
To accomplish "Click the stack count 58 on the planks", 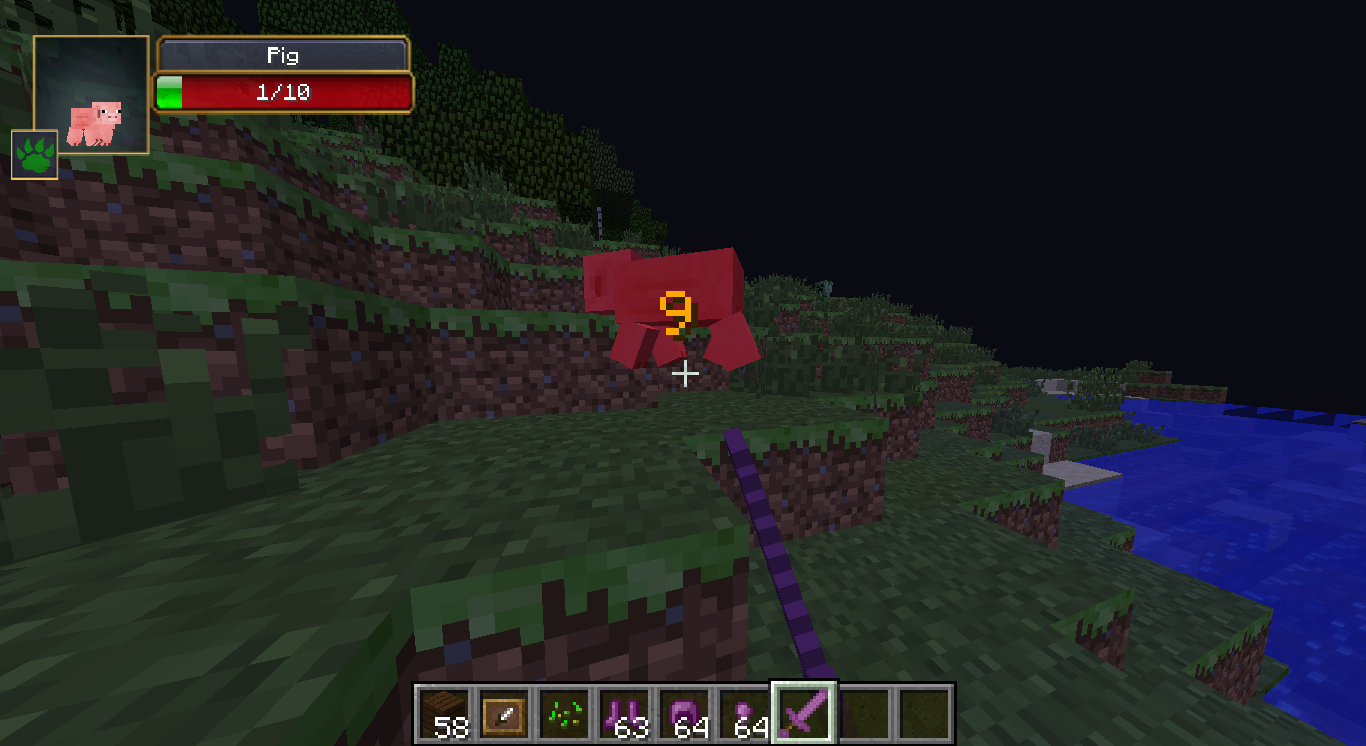I will point(450,729).
